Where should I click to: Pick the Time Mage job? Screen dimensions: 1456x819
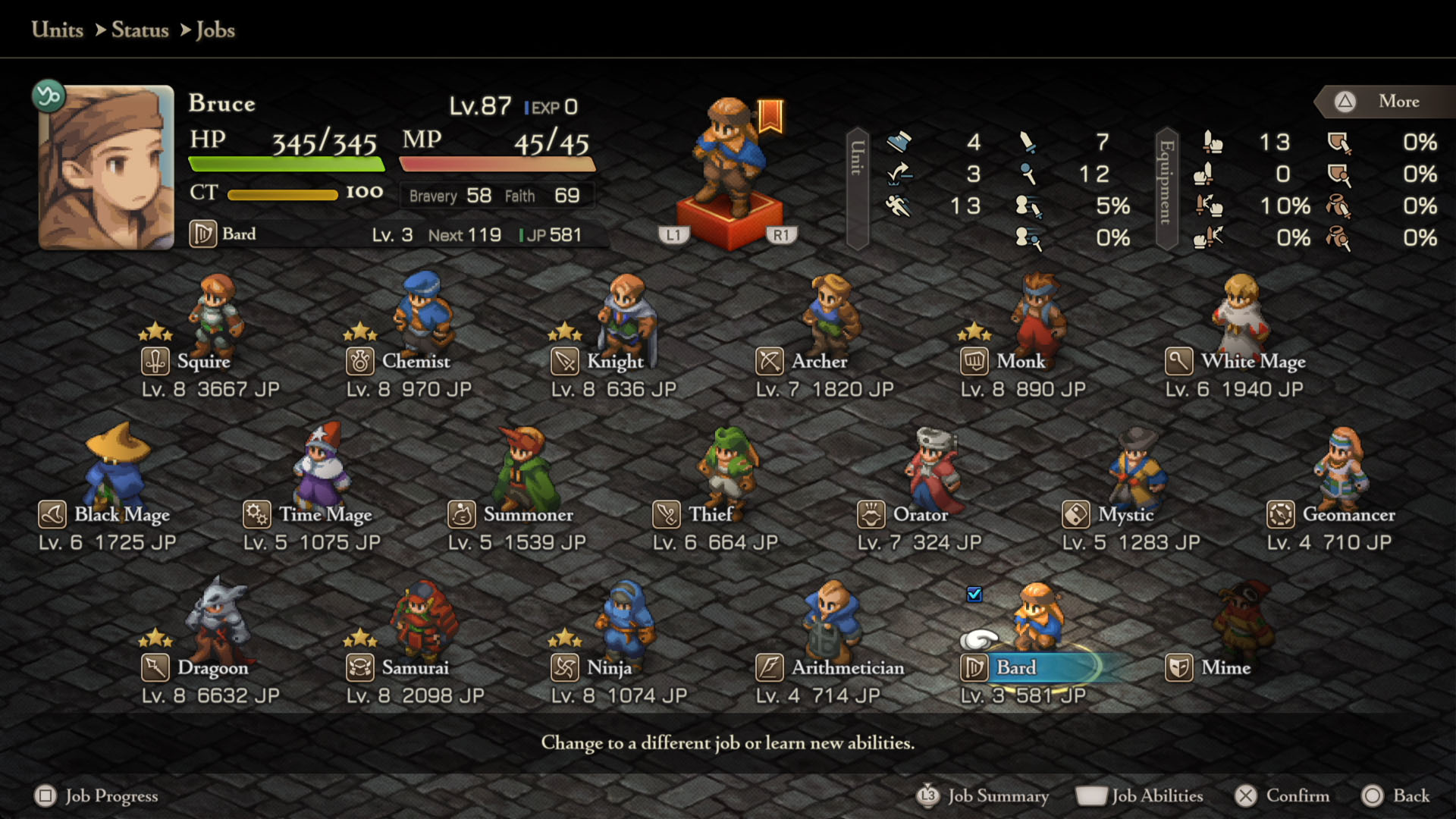pyautogui.click(x=325, y=515)
